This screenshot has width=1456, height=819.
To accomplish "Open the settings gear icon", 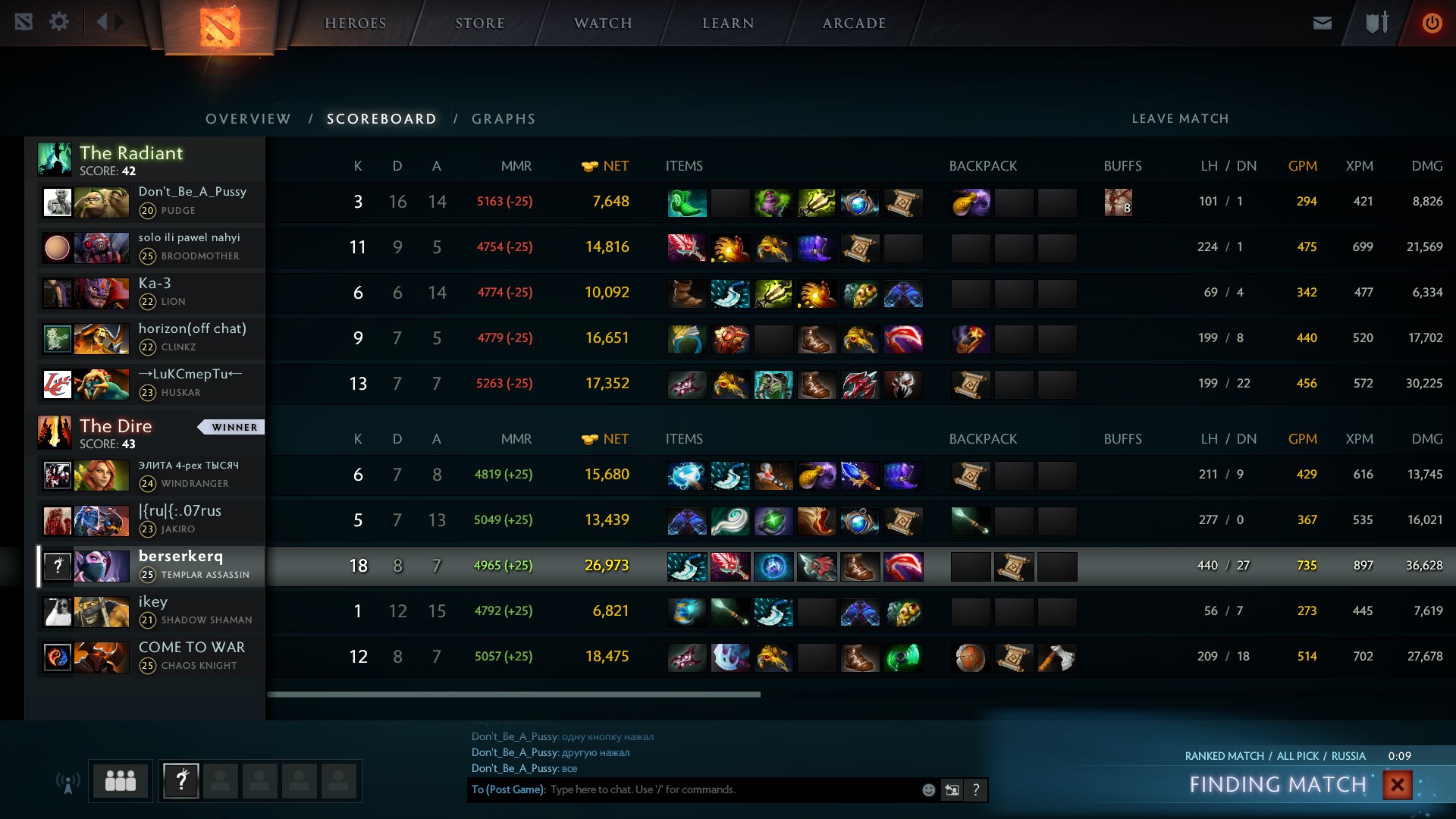I will coord(59,22).
